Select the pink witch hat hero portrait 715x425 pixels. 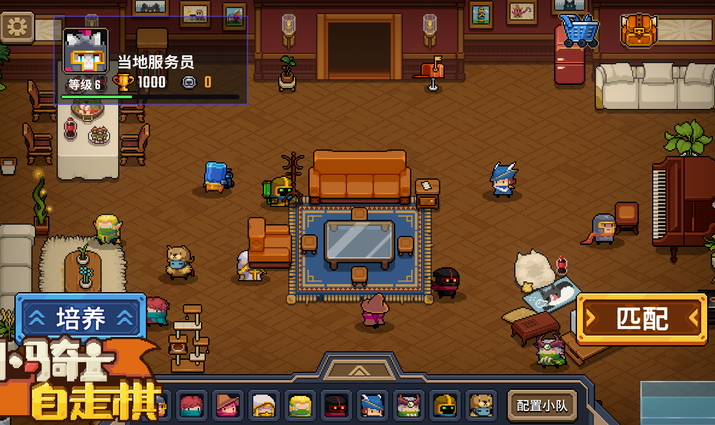228,405
